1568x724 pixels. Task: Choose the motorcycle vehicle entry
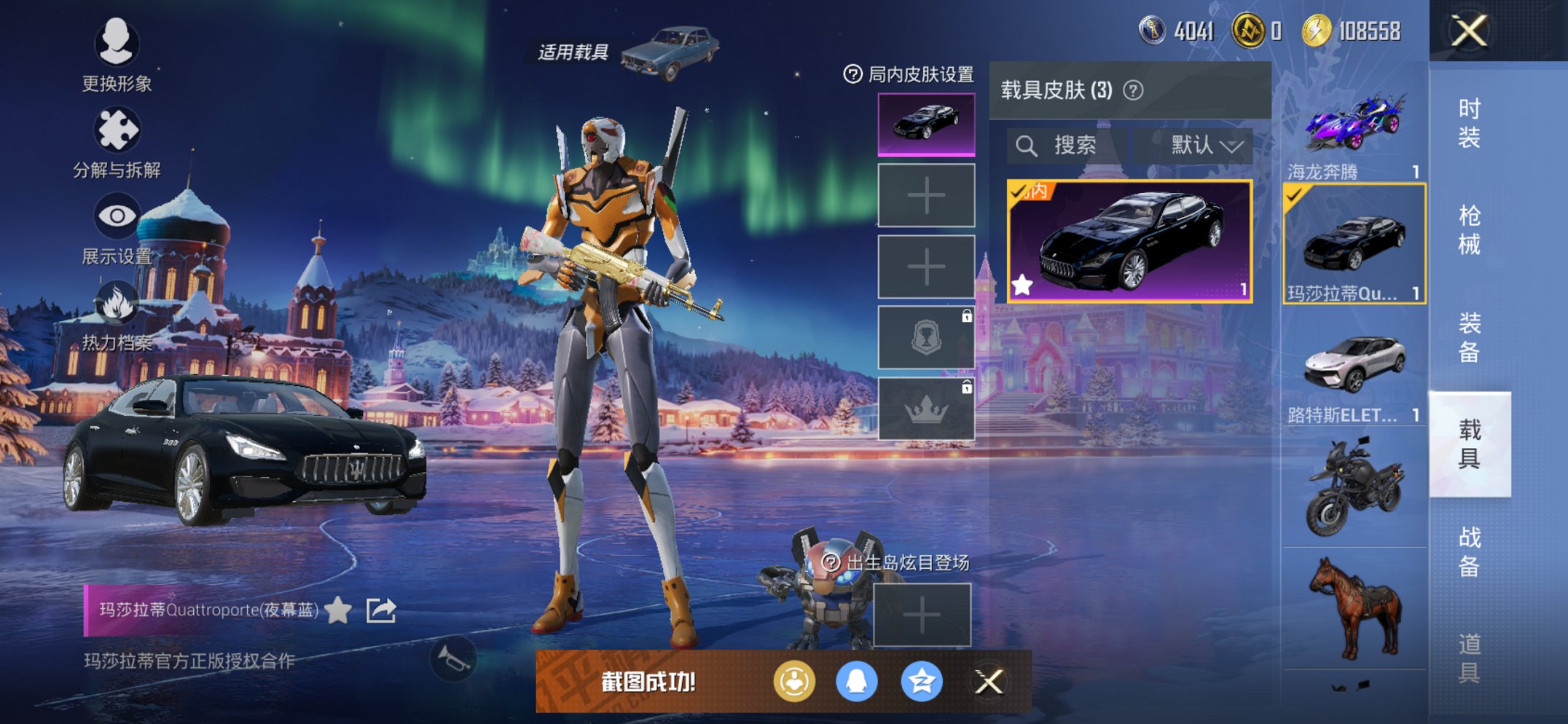pos(1354,487)
